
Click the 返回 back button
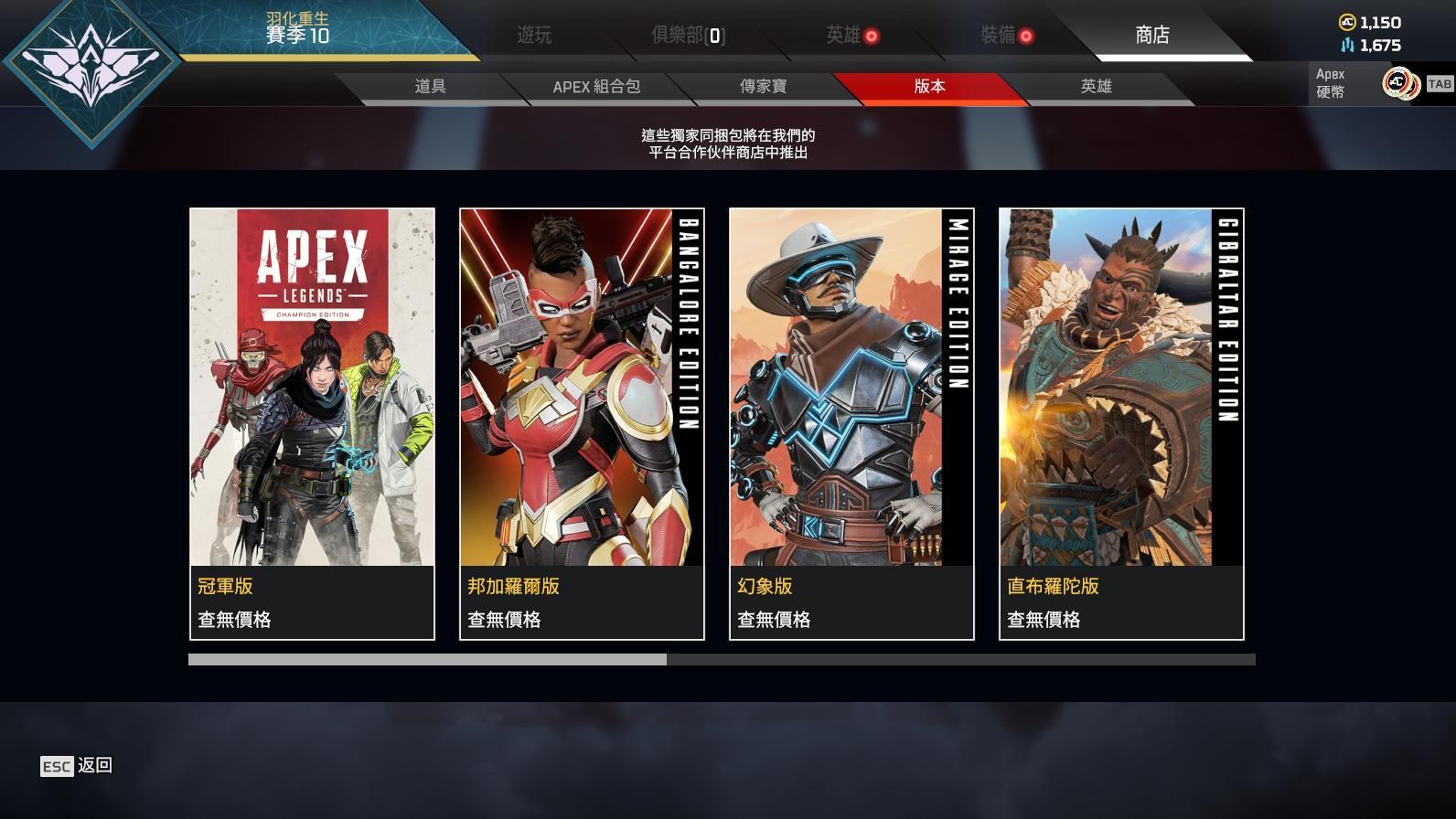(x=95, y=766)
